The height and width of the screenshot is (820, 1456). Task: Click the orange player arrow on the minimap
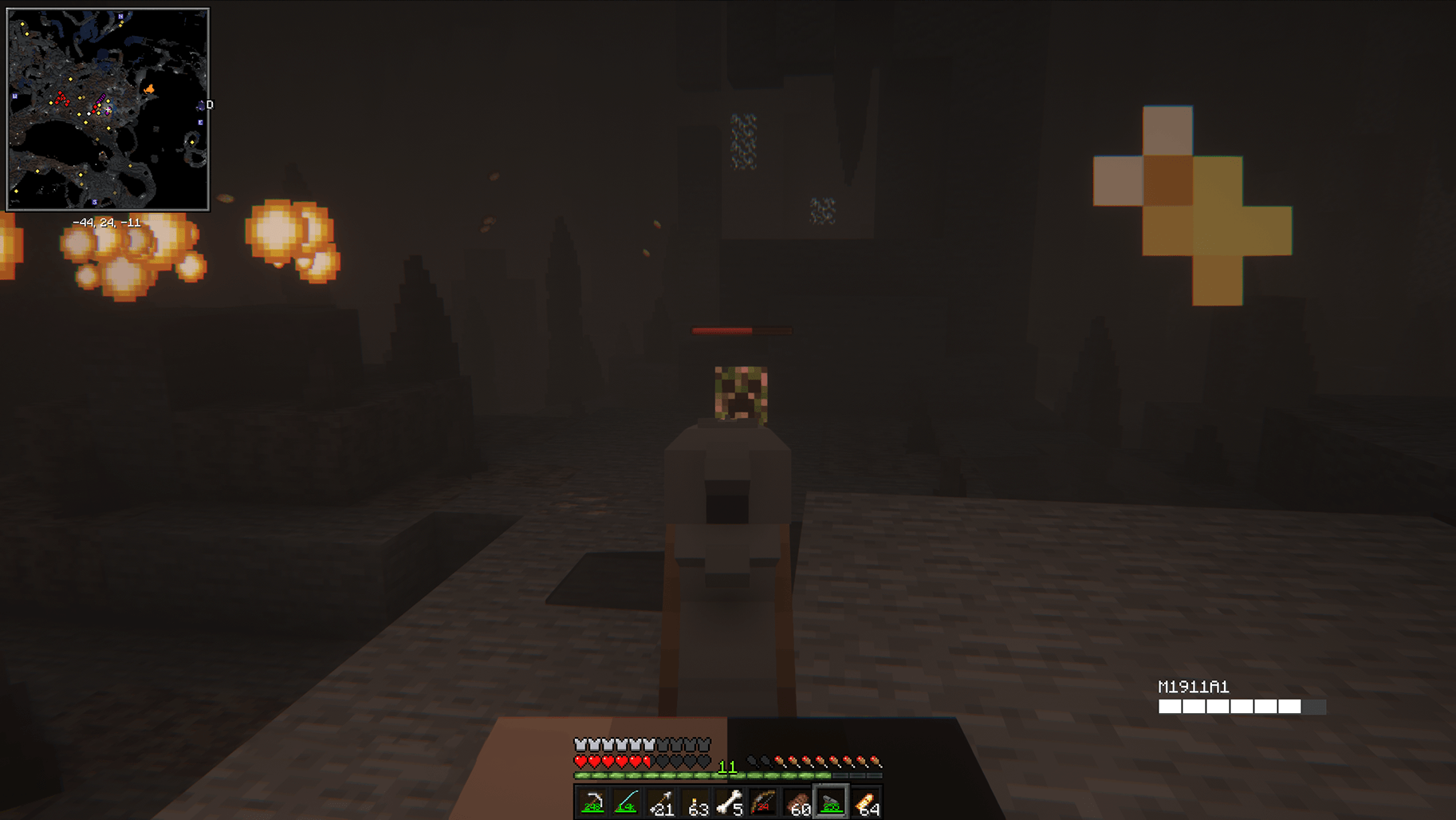[150, 89]
